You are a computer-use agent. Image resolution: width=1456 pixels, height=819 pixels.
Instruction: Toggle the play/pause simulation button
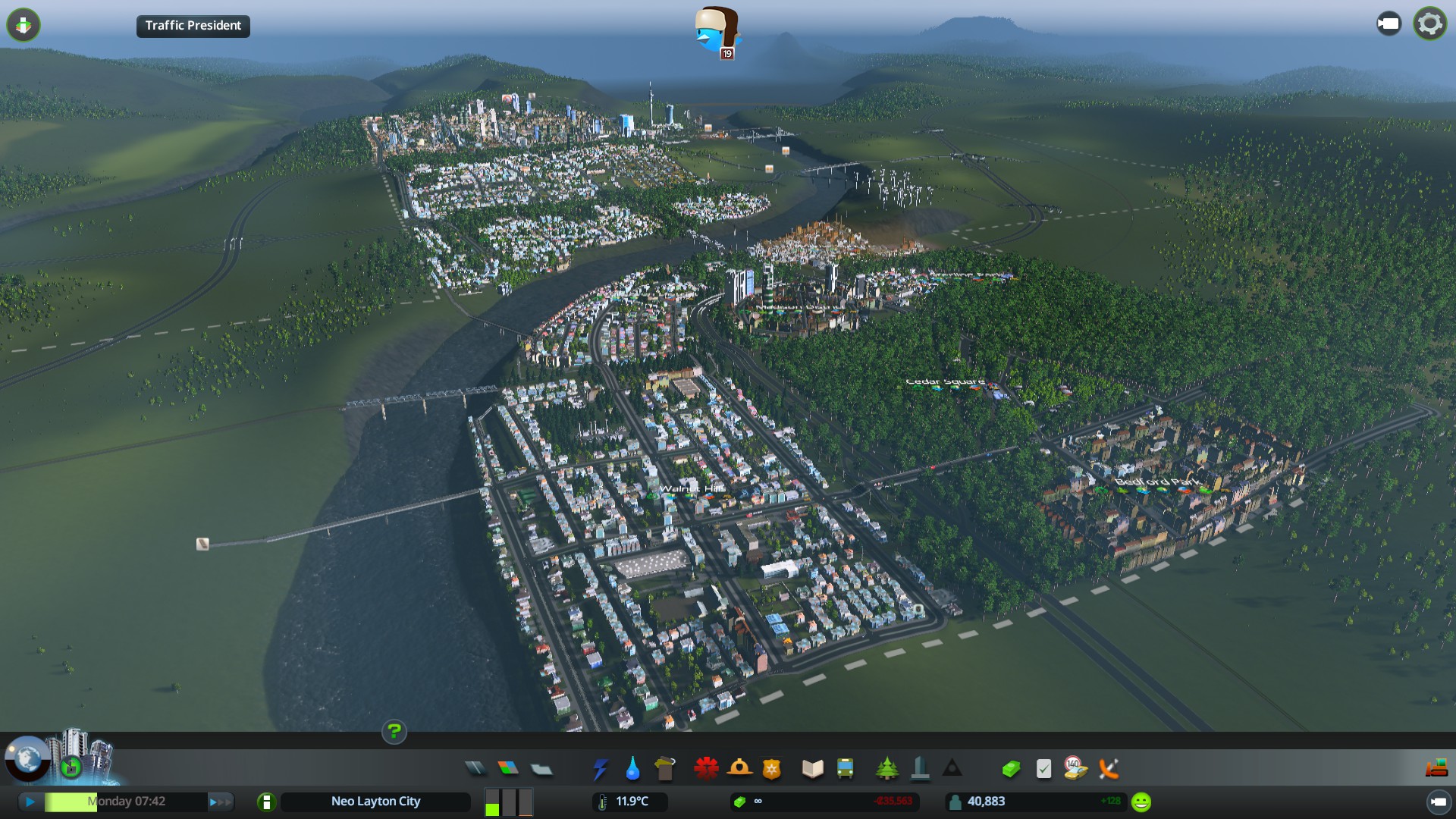(x=30, y=802)
